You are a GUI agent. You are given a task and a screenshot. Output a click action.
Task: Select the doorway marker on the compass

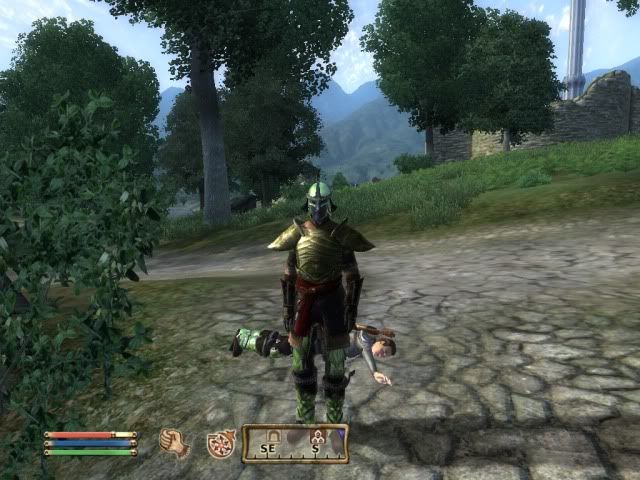tap(272, 436)
